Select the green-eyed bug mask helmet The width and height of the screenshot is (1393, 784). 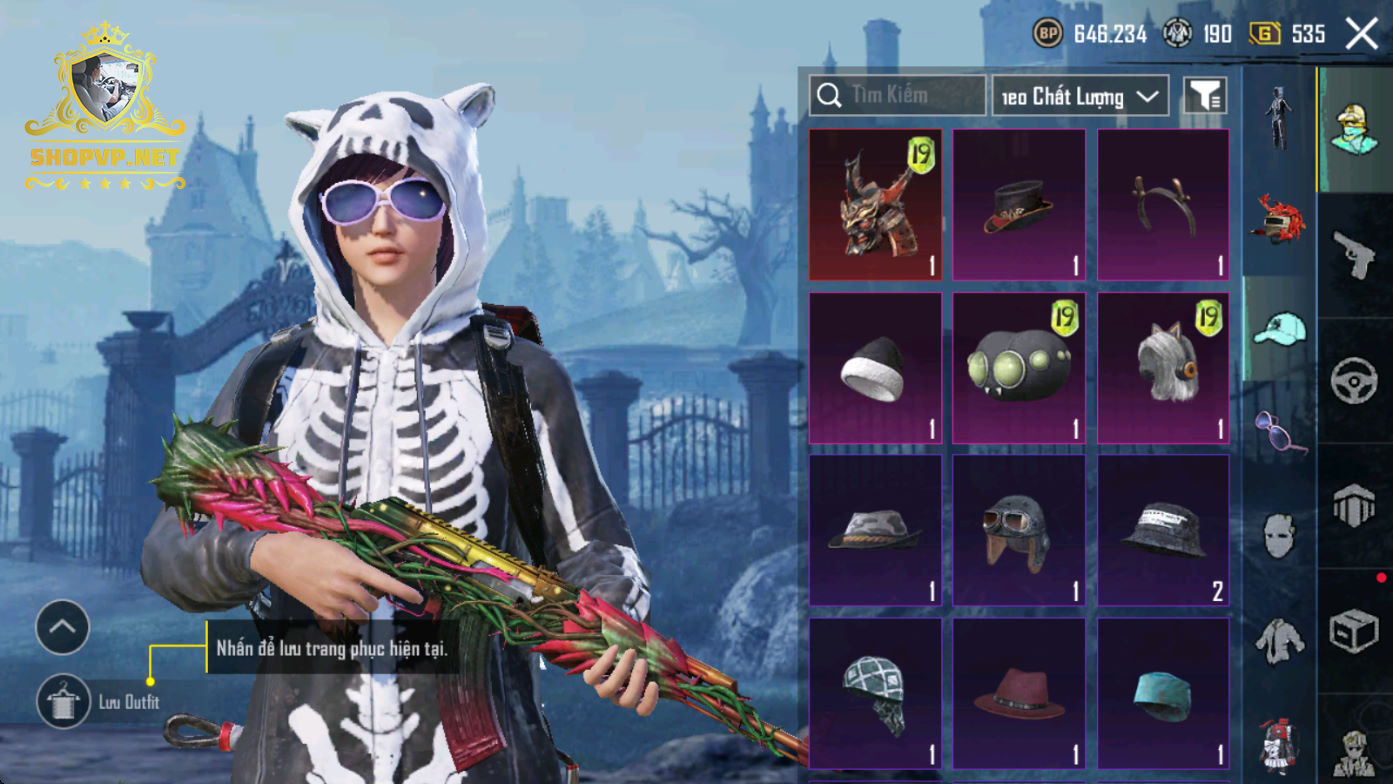click(1019, 368)
